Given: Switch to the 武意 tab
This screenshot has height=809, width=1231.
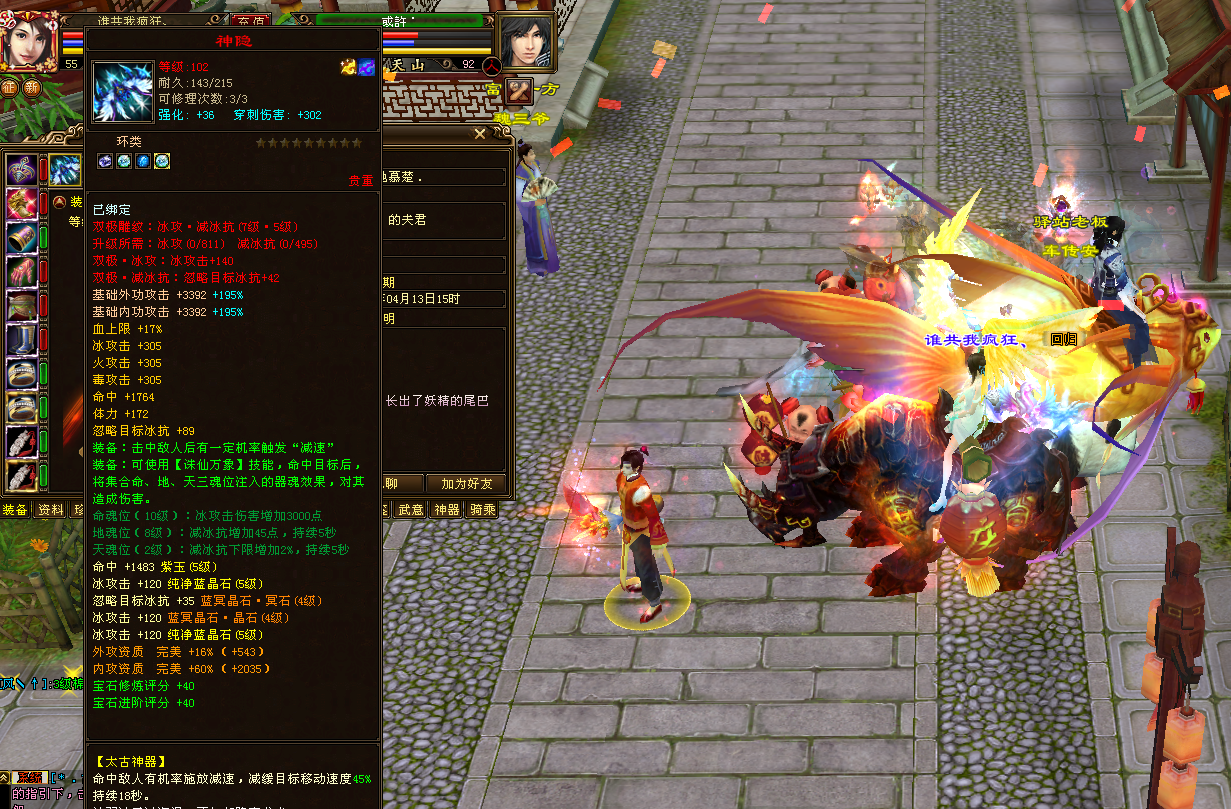Looking at the screenshot, I should 410,510.
